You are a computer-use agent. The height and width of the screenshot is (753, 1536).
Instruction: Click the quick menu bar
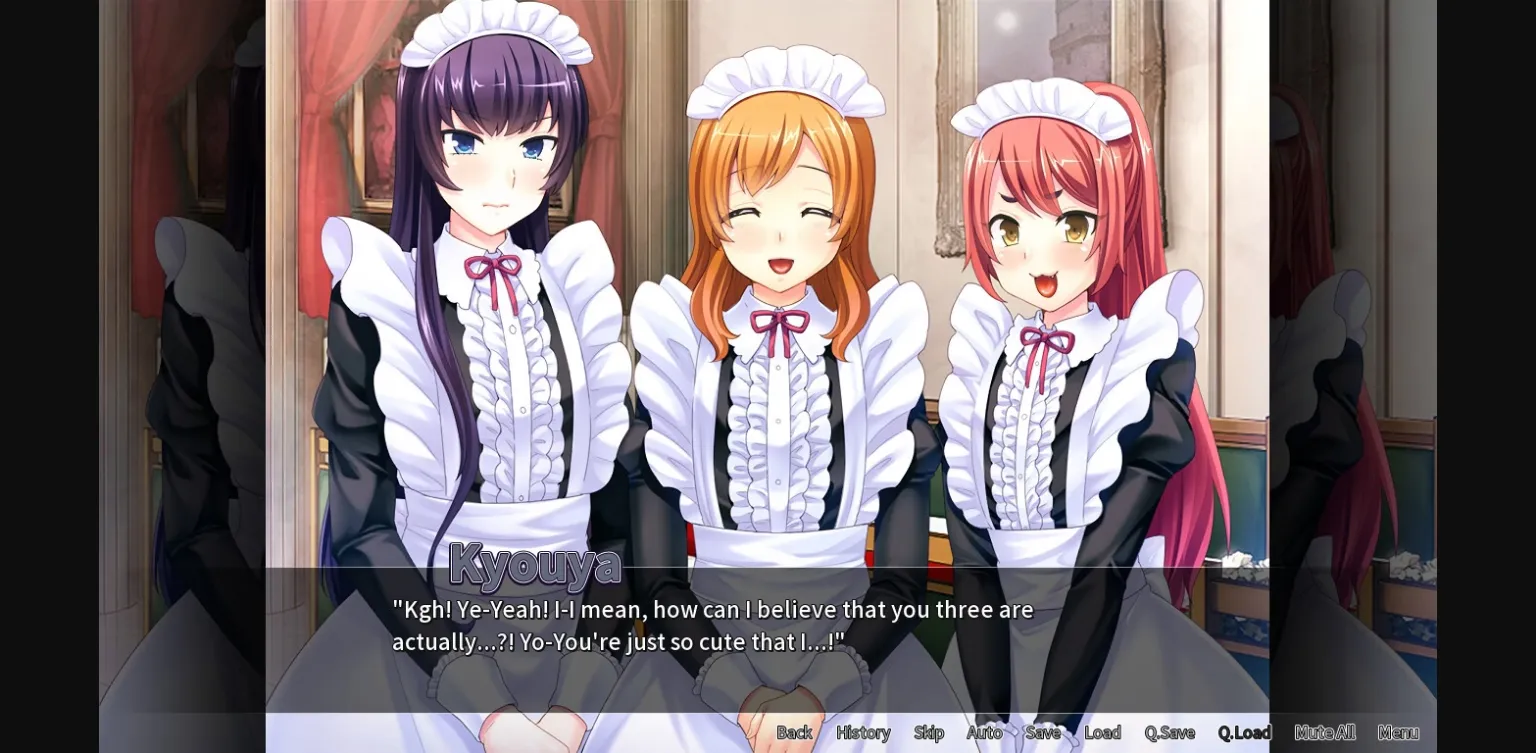[1100, 732]
